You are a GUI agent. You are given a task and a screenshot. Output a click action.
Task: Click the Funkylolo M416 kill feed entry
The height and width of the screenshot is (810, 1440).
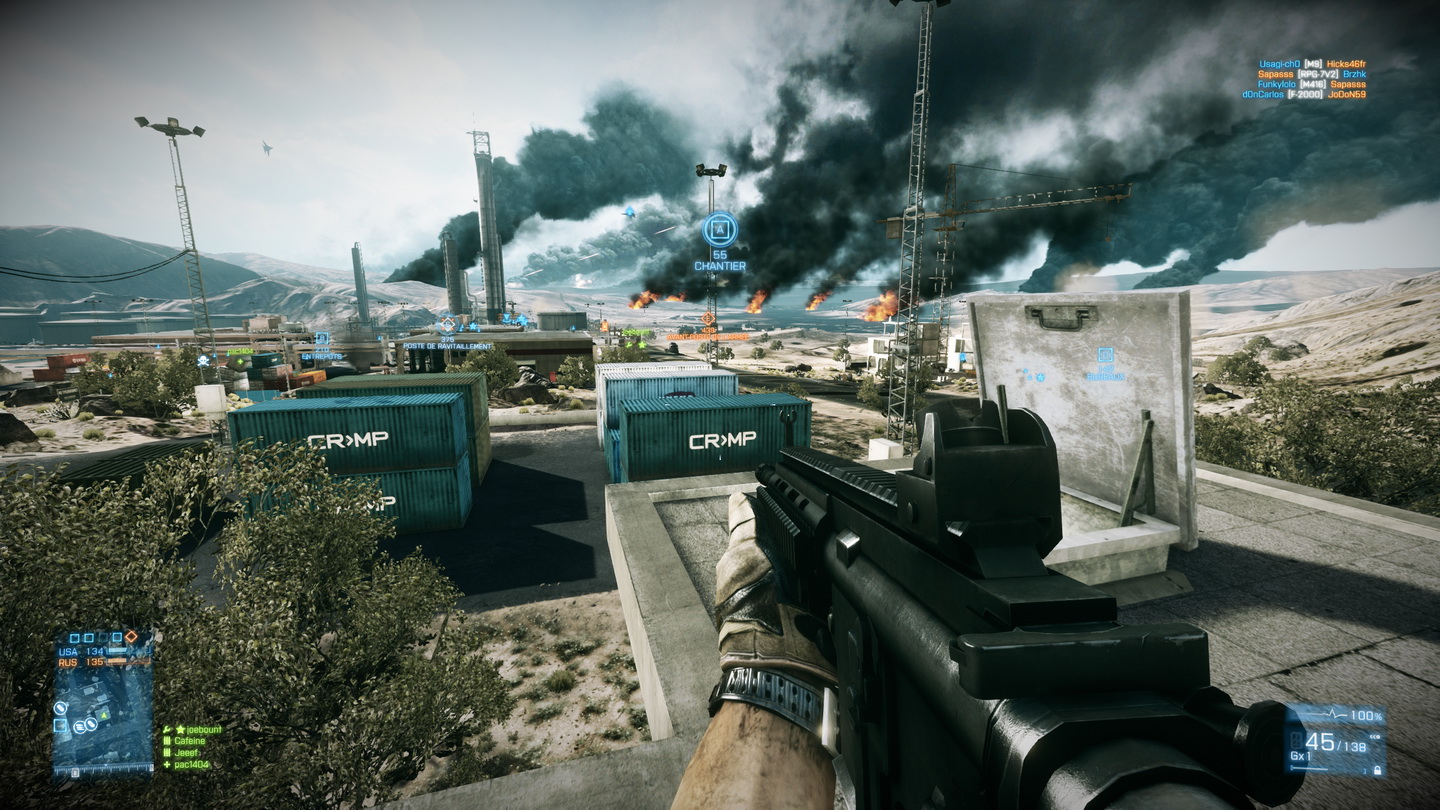[x=1311, y=84]
